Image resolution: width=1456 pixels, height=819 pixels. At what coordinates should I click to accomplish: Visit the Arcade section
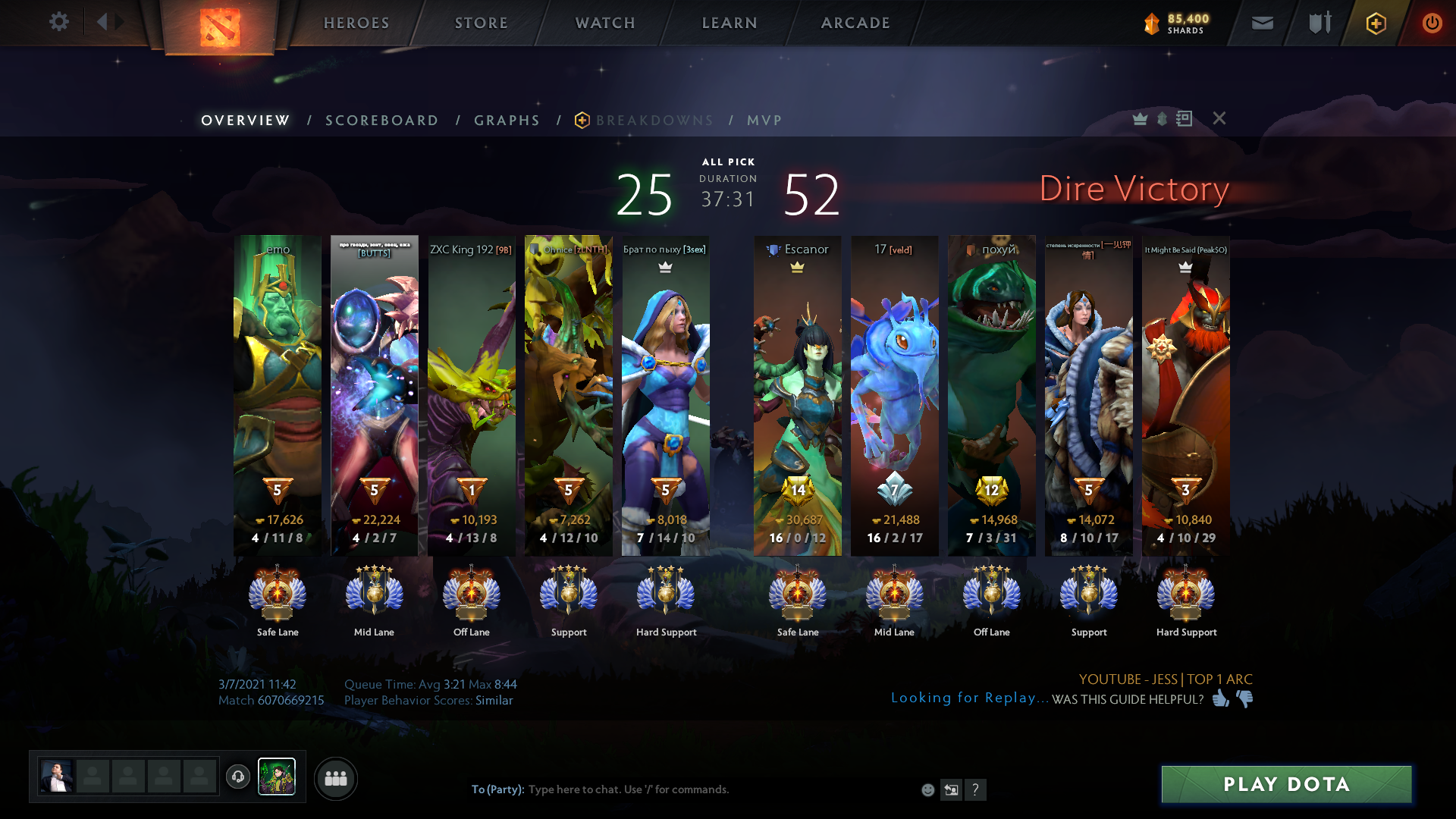(x=855, y=23)
